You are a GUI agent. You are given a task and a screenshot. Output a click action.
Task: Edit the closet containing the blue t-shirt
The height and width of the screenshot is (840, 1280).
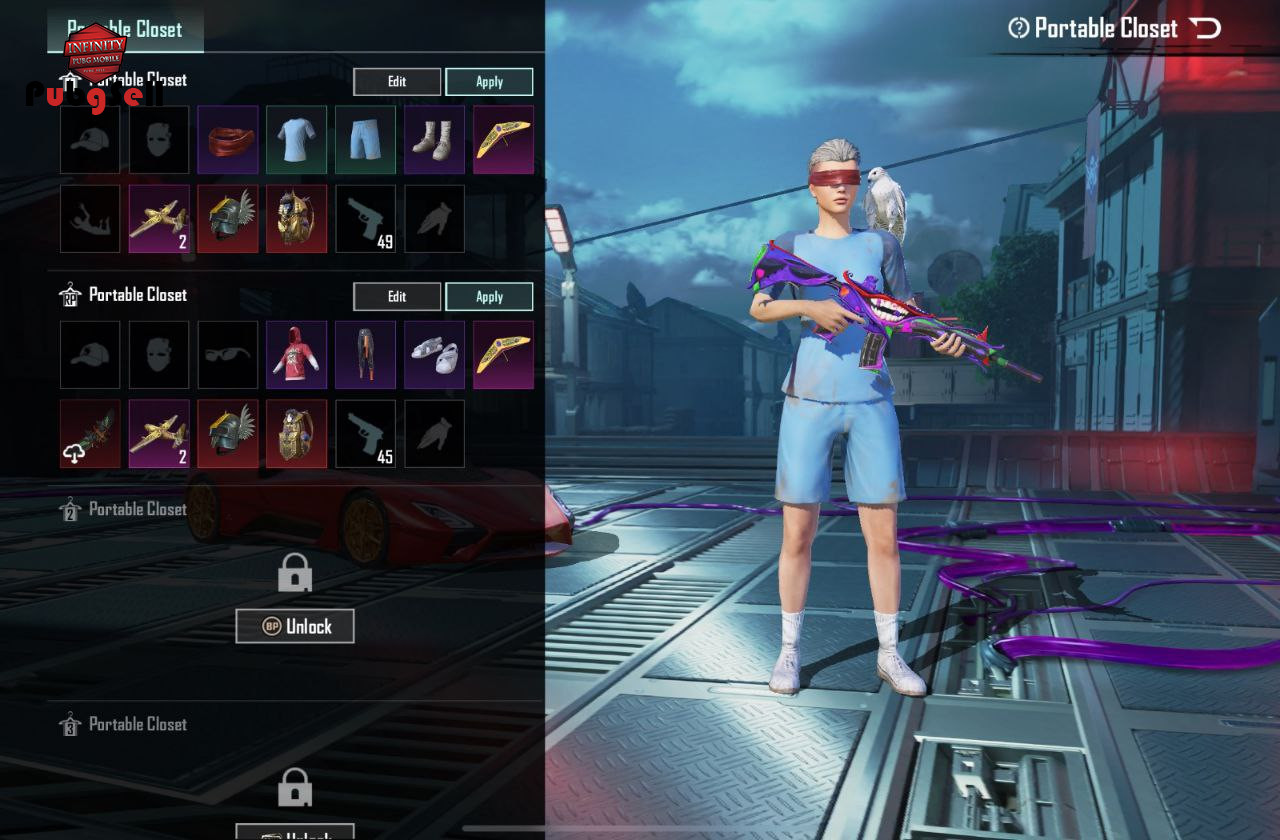(397, 82)
